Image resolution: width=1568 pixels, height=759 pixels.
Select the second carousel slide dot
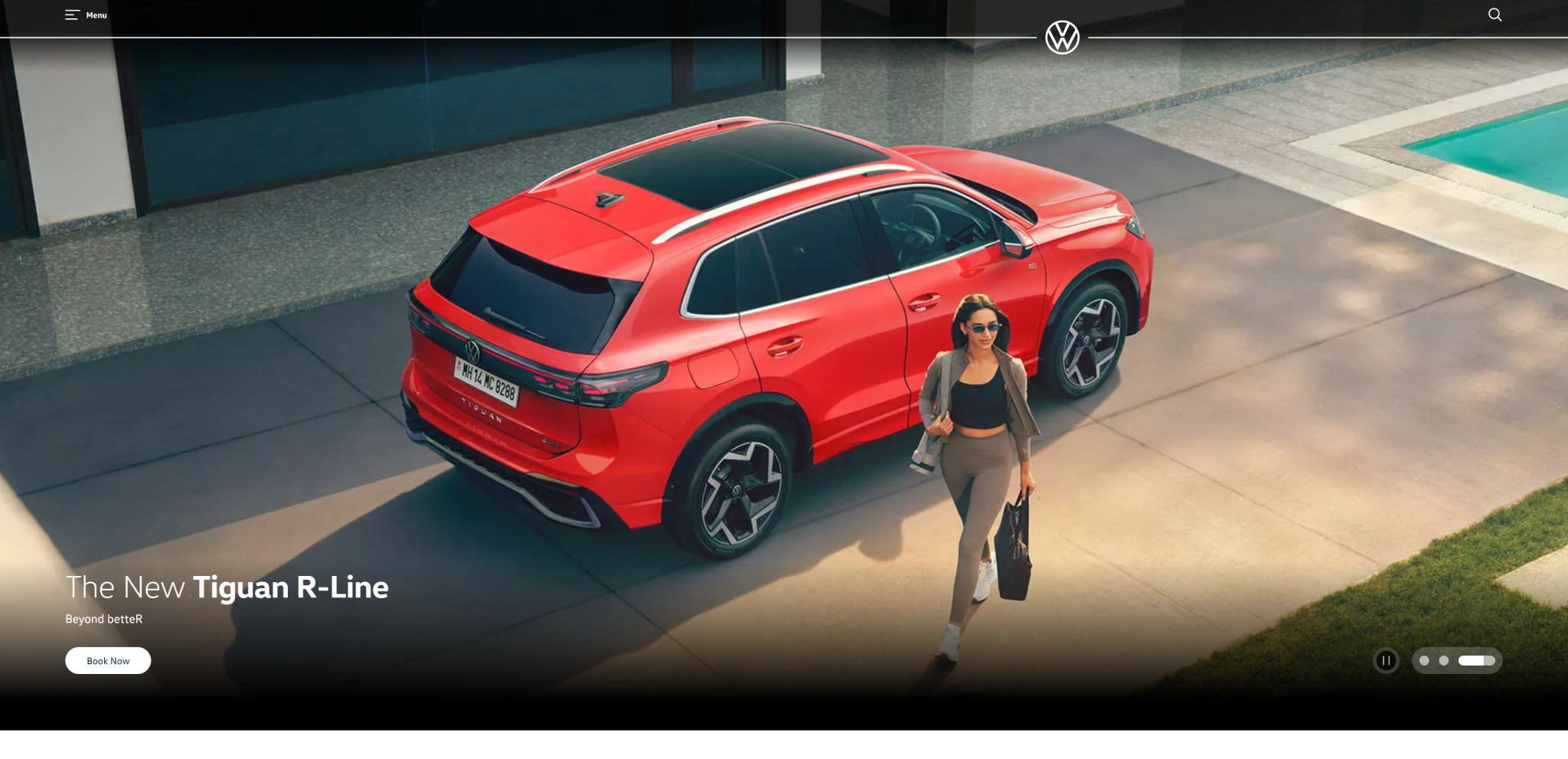(x=1445, y=660)
